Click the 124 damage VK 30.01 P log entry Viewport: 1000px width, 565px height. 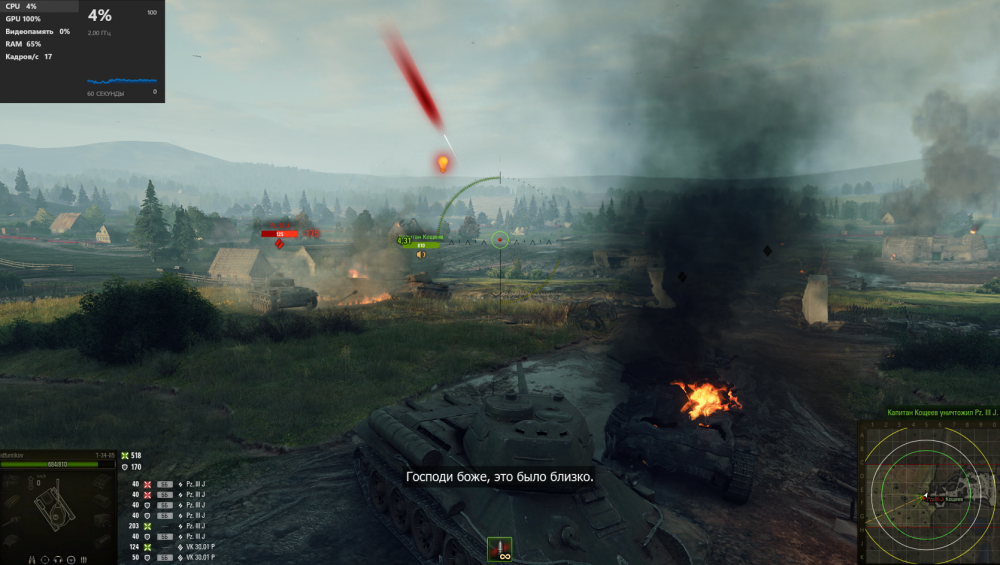[169, 547]
